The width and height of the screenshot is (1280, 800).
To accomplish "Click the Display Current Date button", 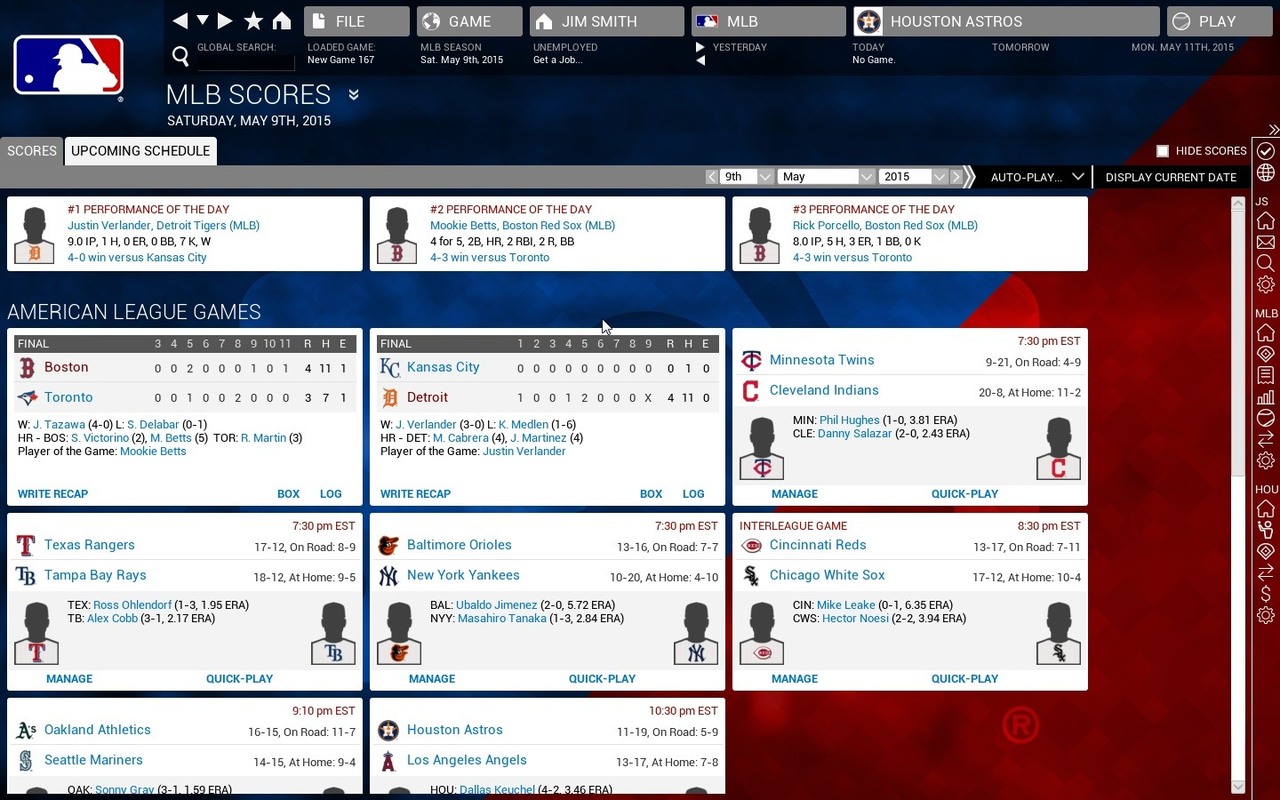I will (1170, 177).
